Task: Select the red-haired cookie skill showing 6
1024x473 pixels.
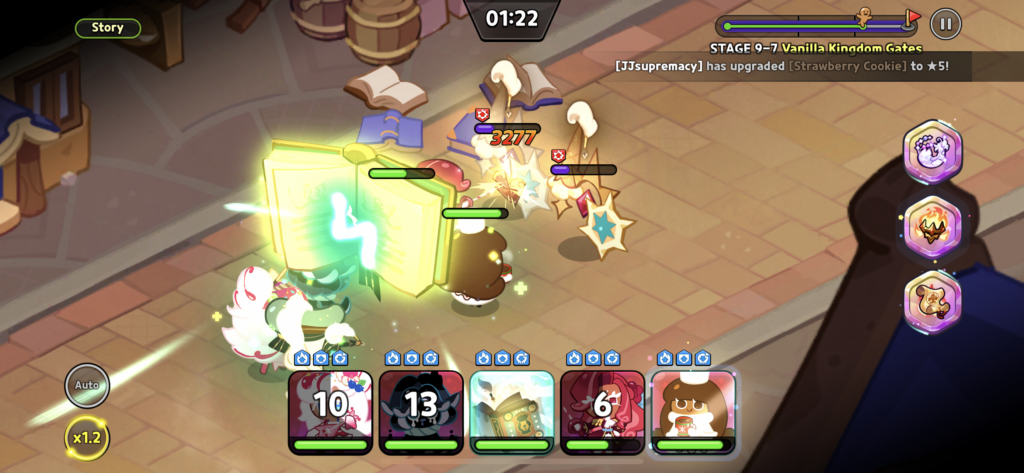Action: click(x=603, y=409)
